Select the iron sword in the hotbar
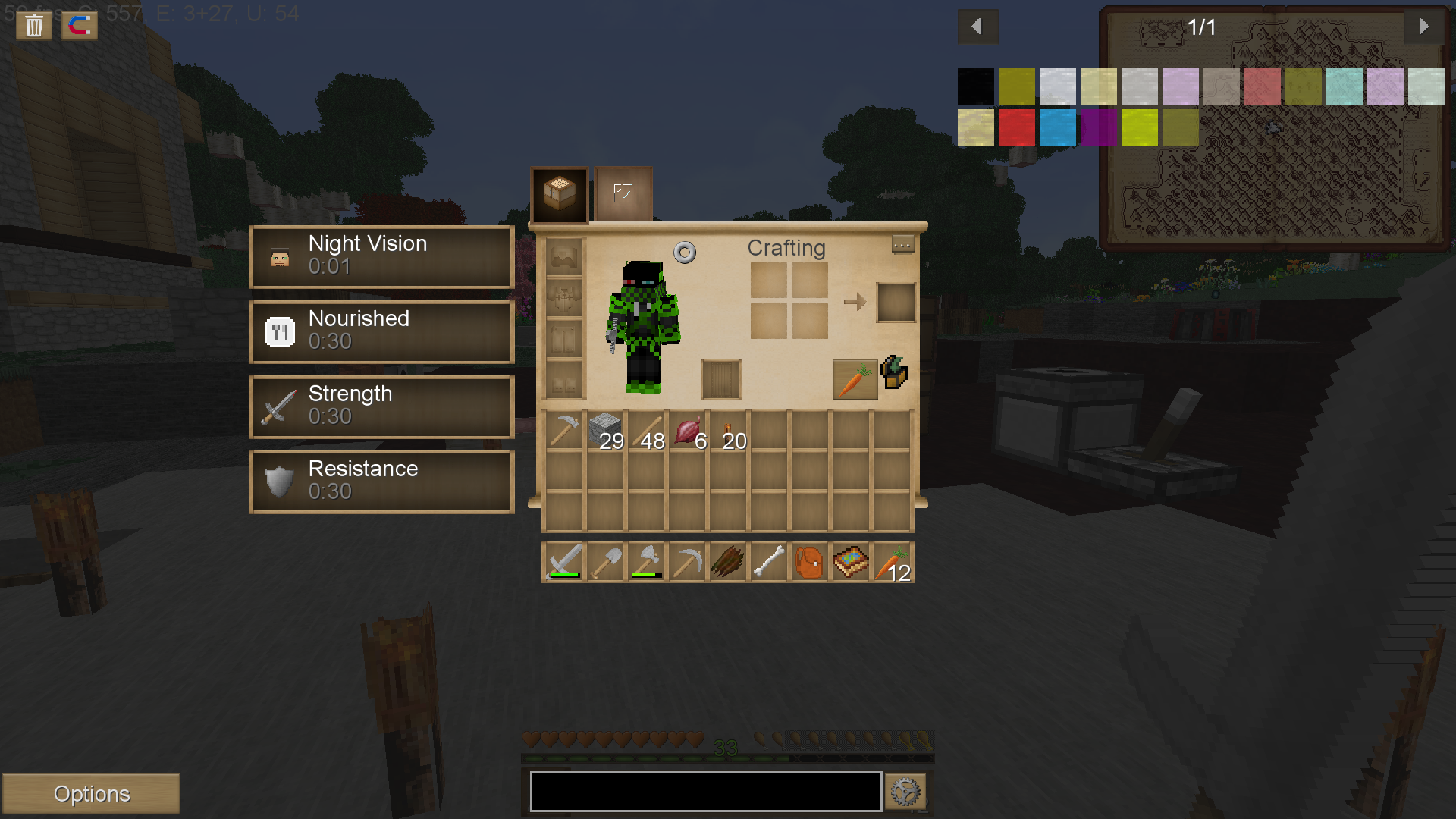The height and width of the screenshot is (819, 1456). click(x=563, y=561)
